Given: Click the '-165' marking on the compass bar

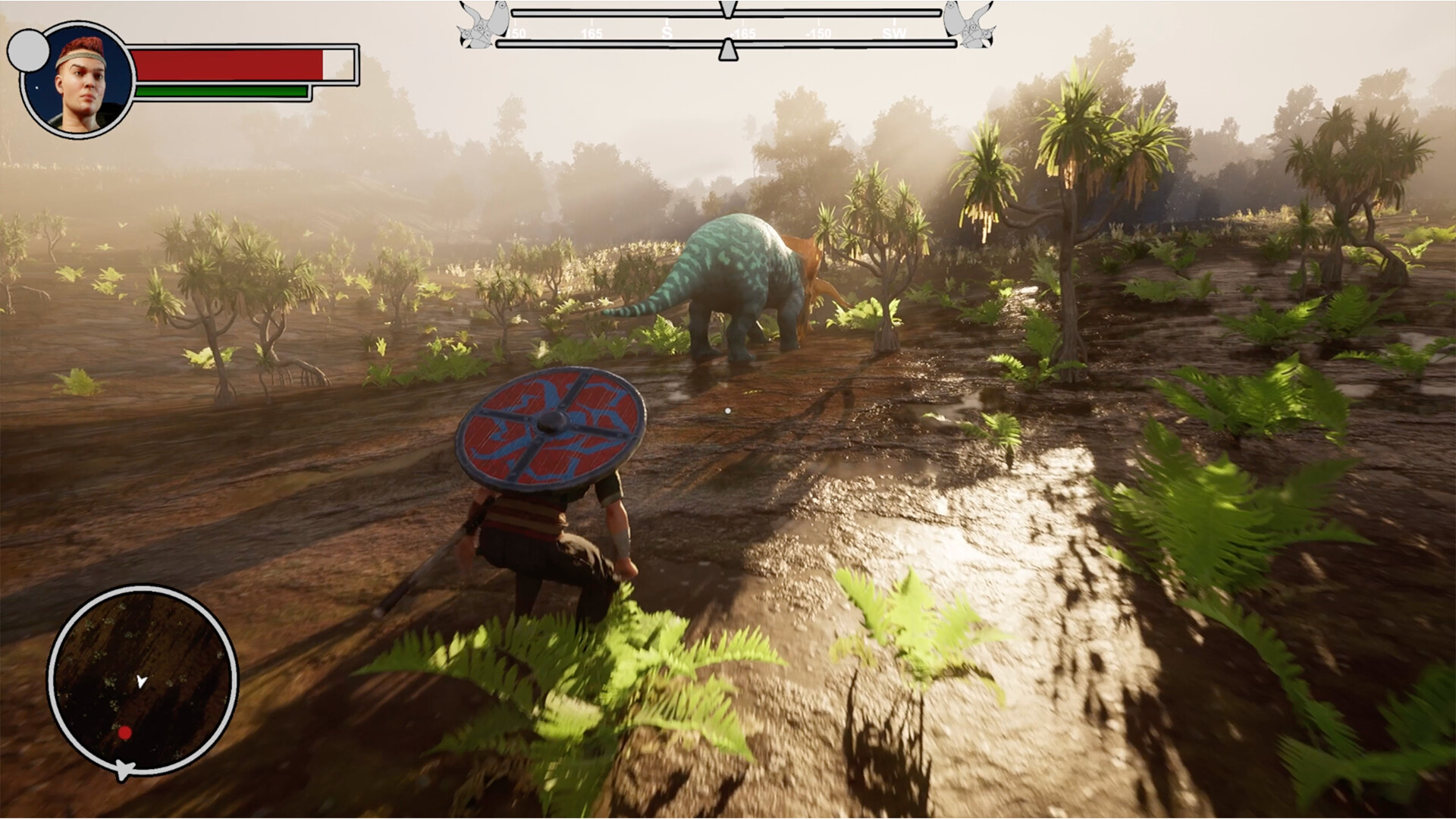Looking at the screenshot, I should pos(743,33).
